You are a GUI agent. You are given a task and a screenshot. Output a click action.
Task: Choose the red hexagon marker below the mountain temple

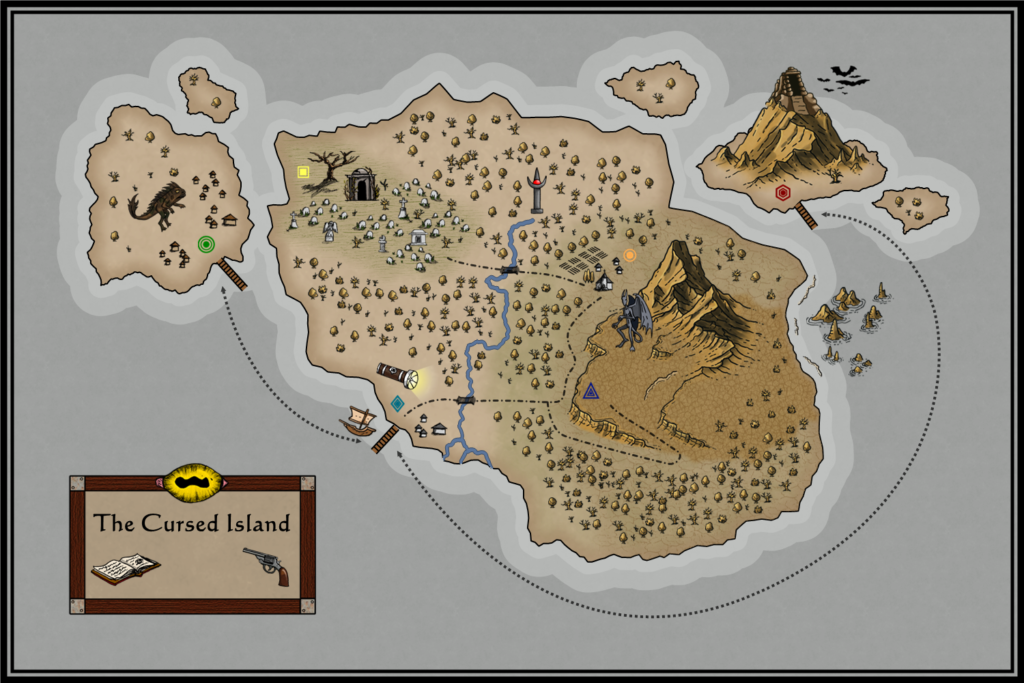click(x=782, y=192)
